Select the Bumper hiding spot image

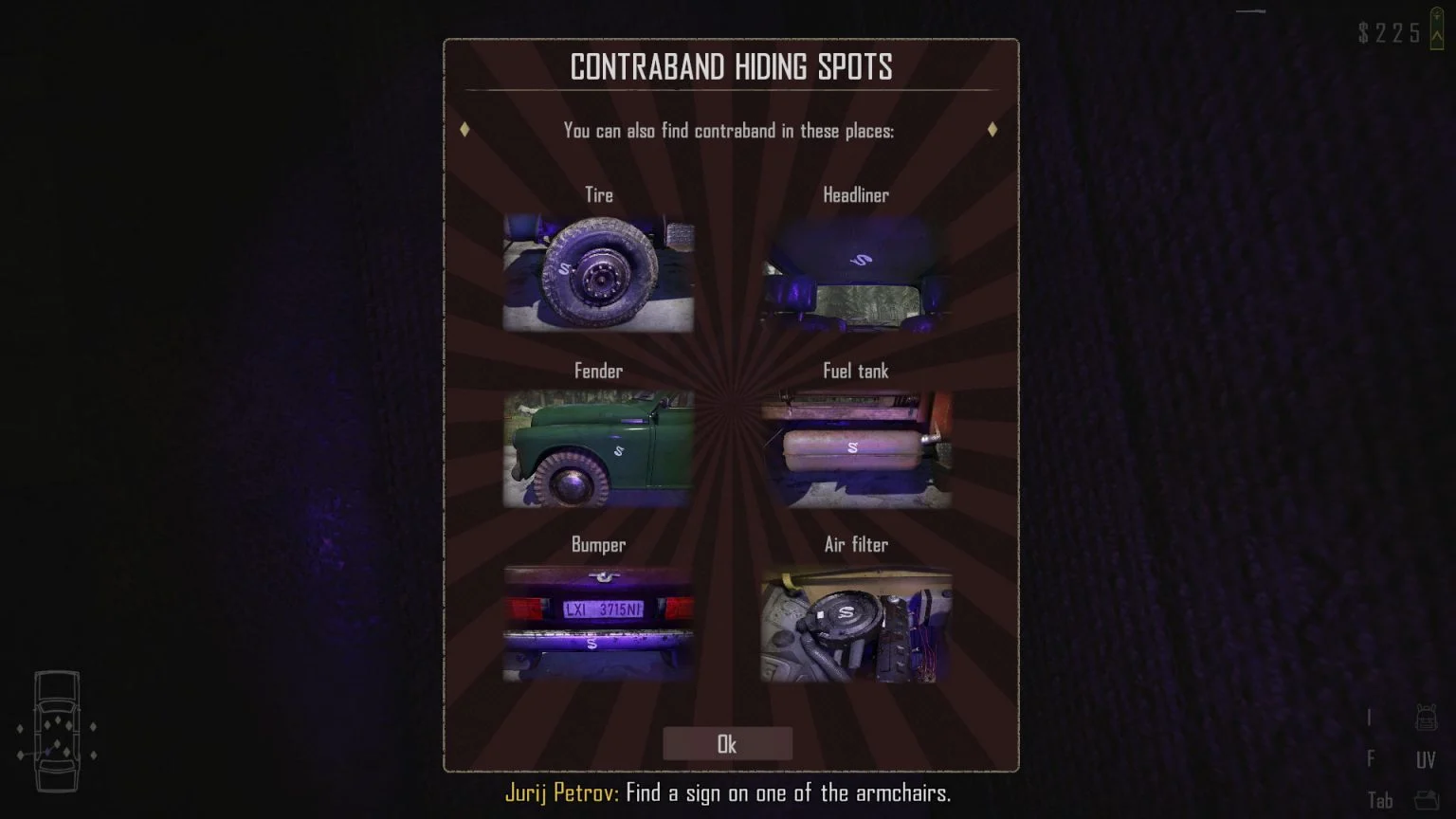pos(597,623)
